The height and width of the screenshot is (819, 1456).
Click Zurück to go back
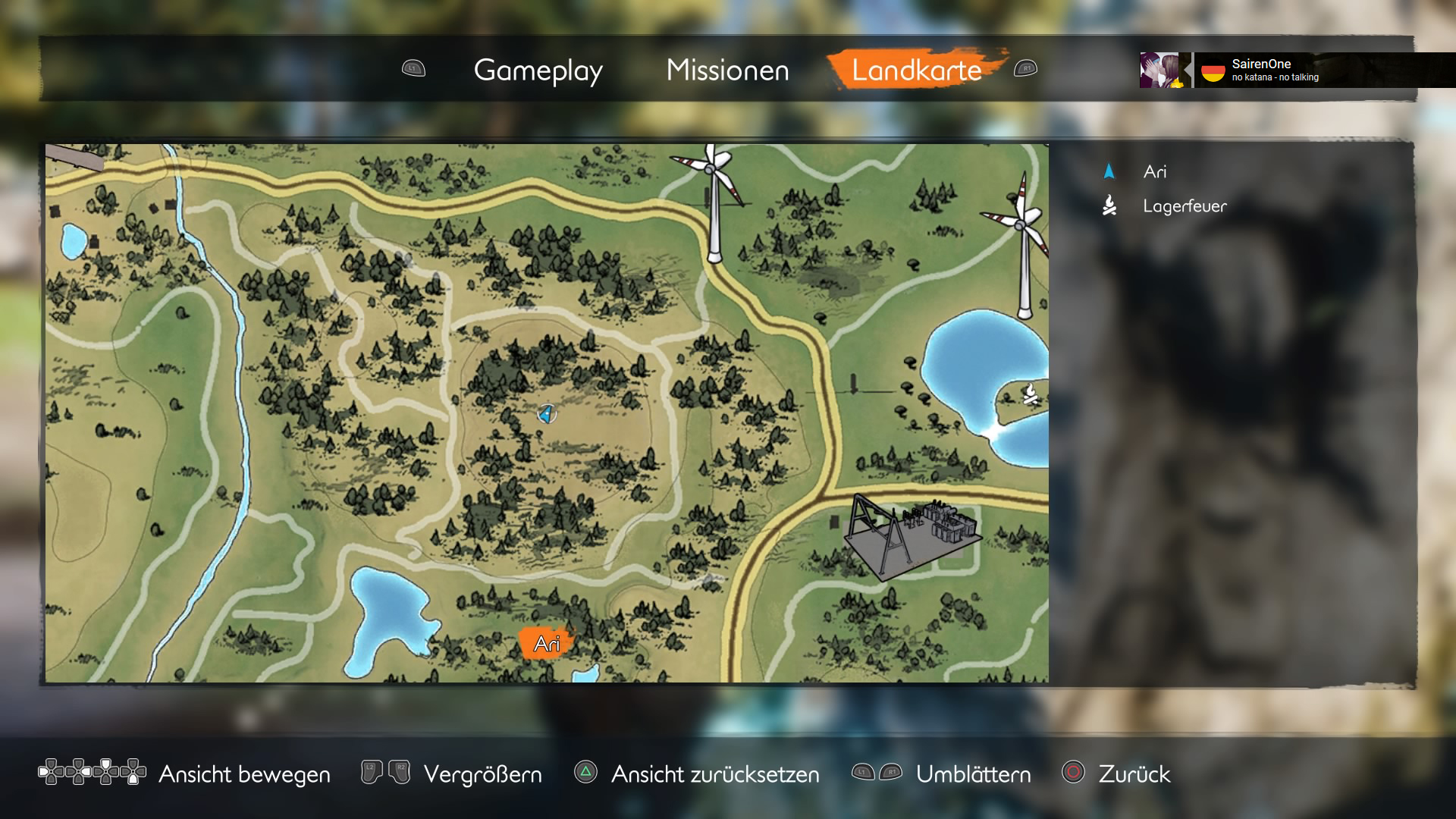point(1134,774)
